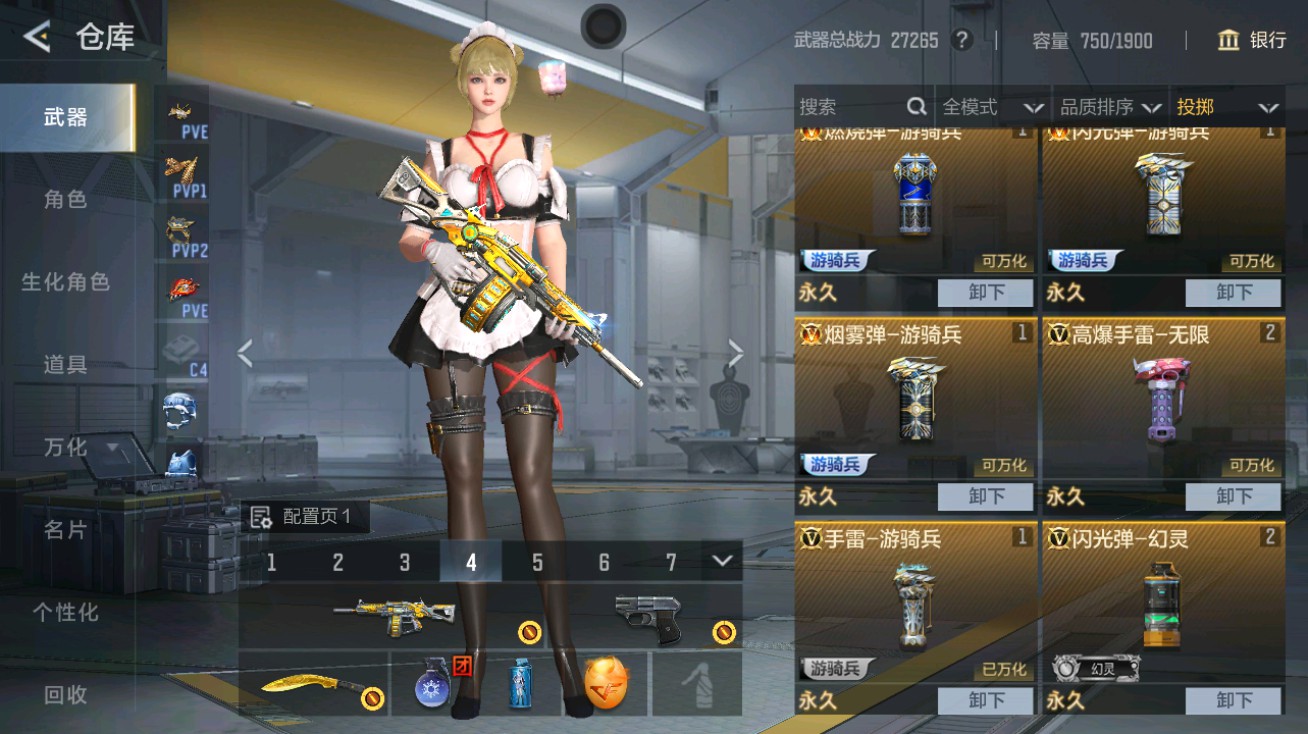1308x734 pixels.
Task: Click the 高爆手雷-无限 grenade thumbnail
Action: pyautogui.click(x=1162, y=400)
